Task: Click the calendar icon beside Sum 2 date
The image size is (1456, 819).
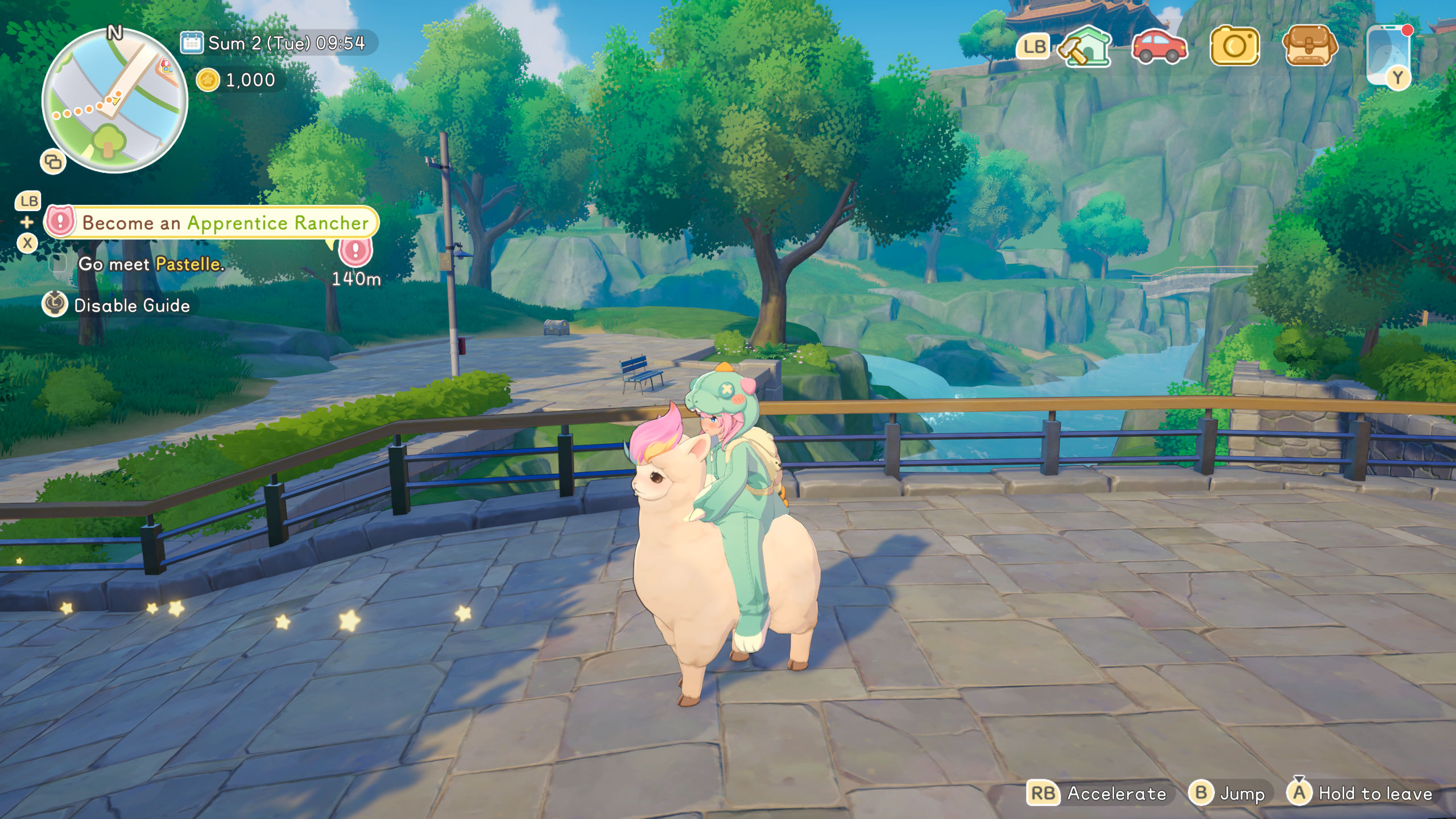Action: tap(191, 42)
